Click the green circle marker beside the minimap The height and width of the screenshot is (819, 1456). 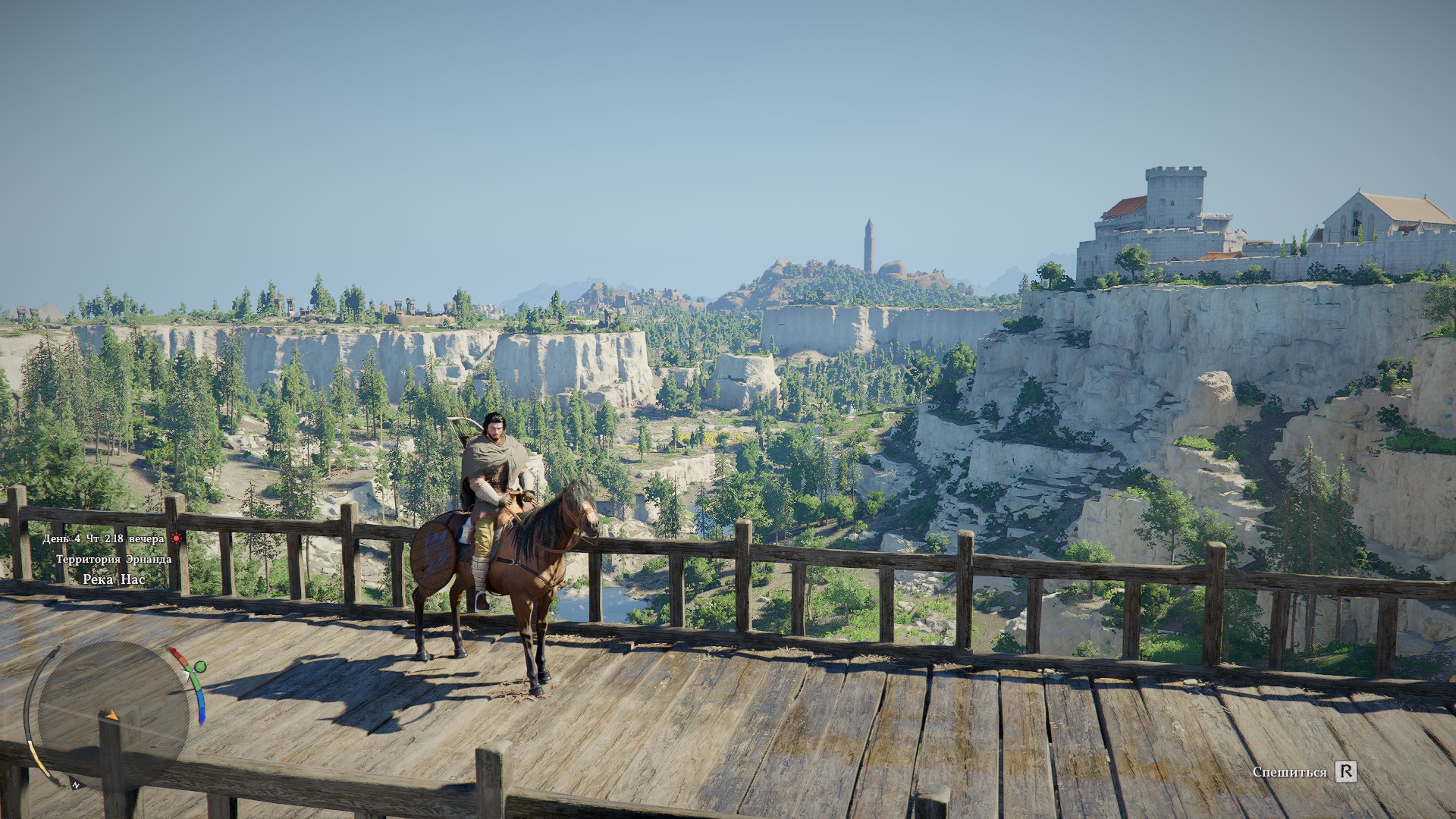[x=199, y=667]
